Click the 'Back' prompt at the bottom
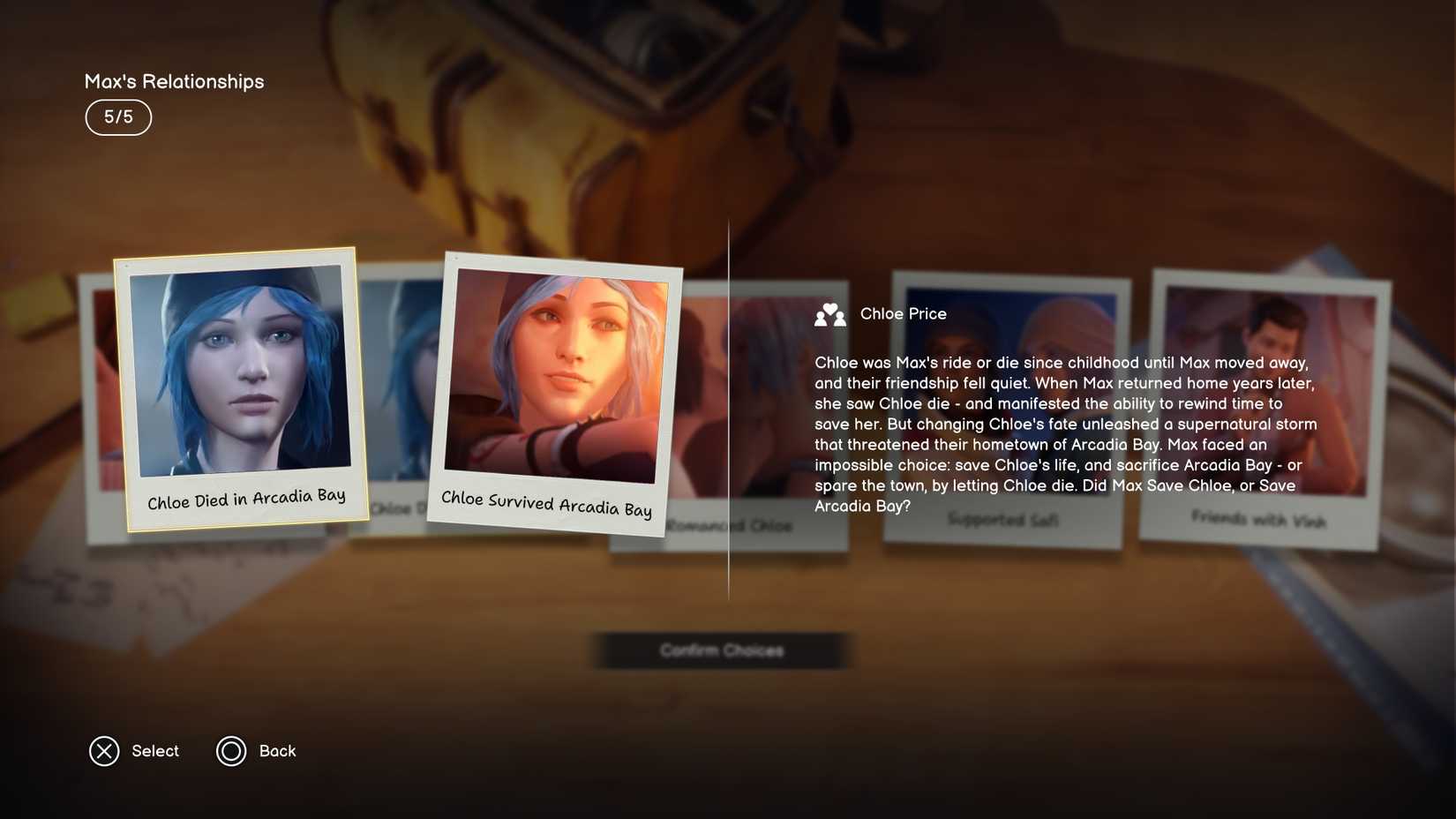The image size is (1456, 819). click(x=277, y=751)
